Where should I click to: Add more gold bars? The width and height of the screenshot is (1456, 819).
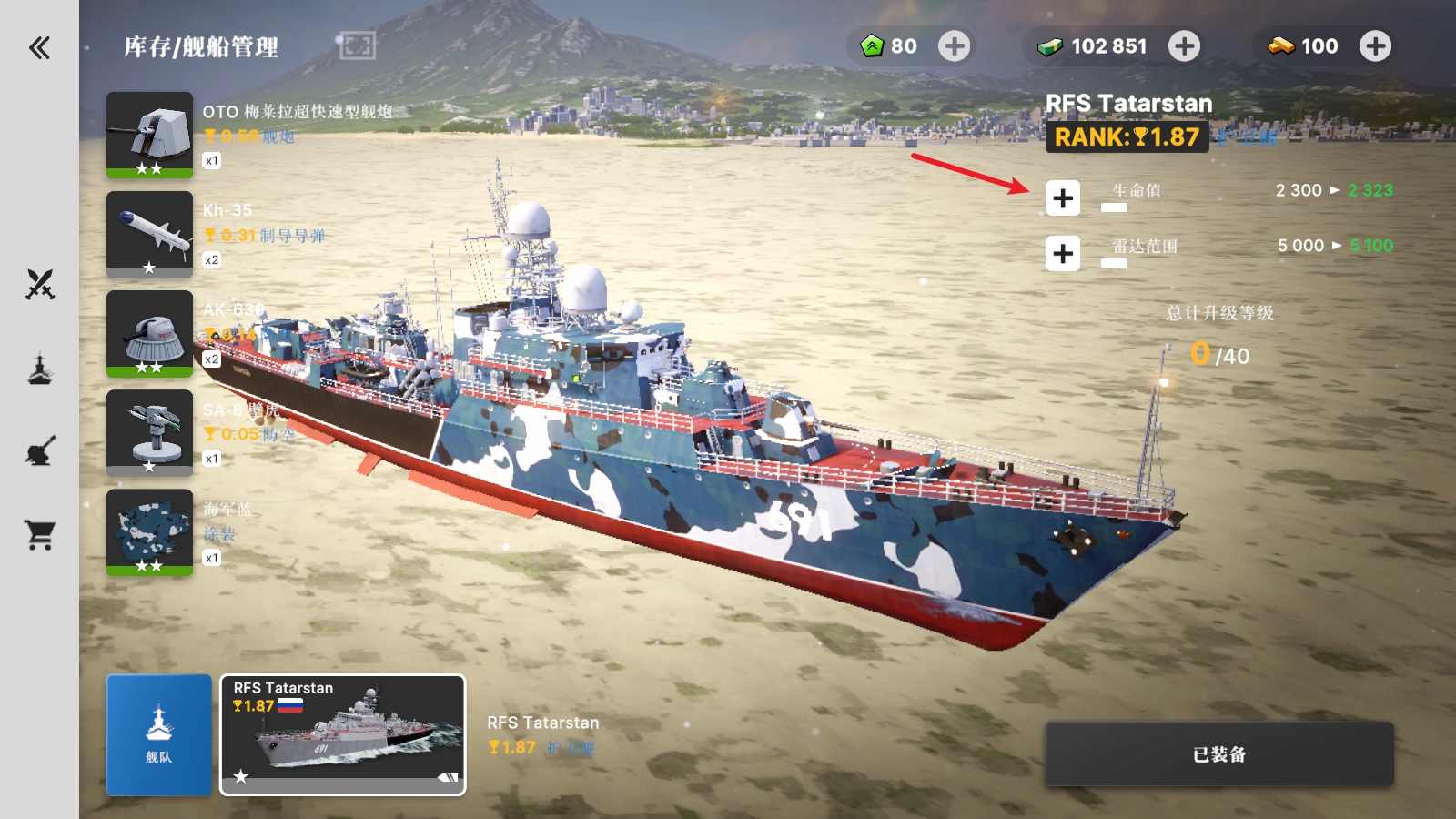point(1375,46)
